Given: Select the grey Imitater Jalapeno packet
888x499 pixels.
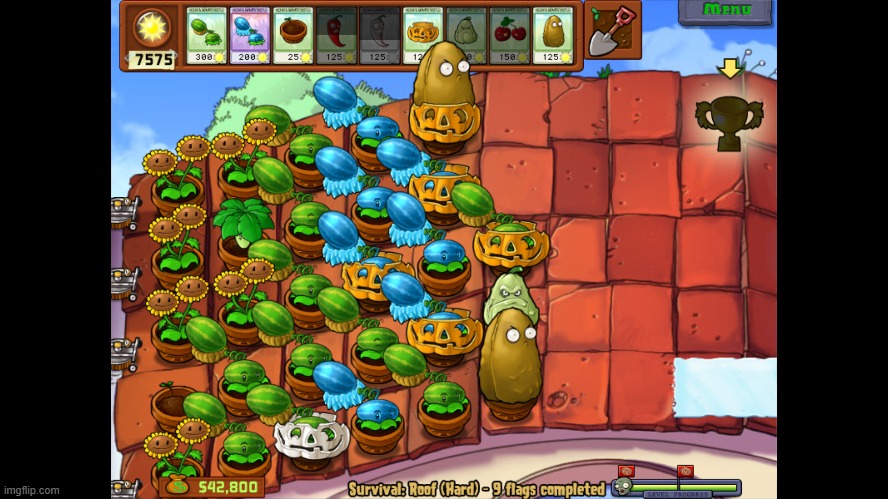Looking at the screenshot, I should pos(379,36).
